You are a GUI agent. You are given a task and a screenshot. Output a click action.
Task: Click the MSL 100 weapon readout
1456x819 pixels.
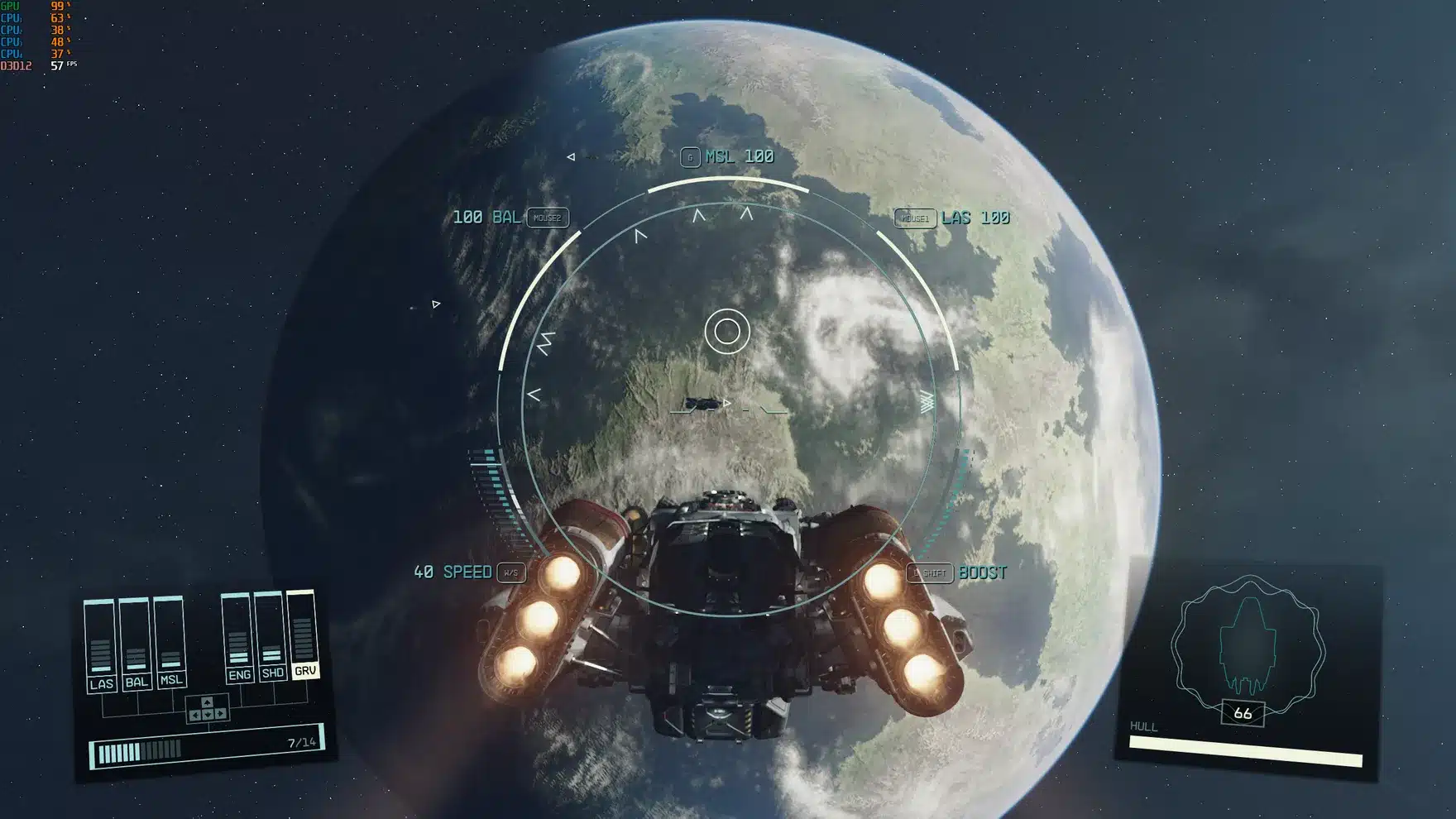(738, 156)
